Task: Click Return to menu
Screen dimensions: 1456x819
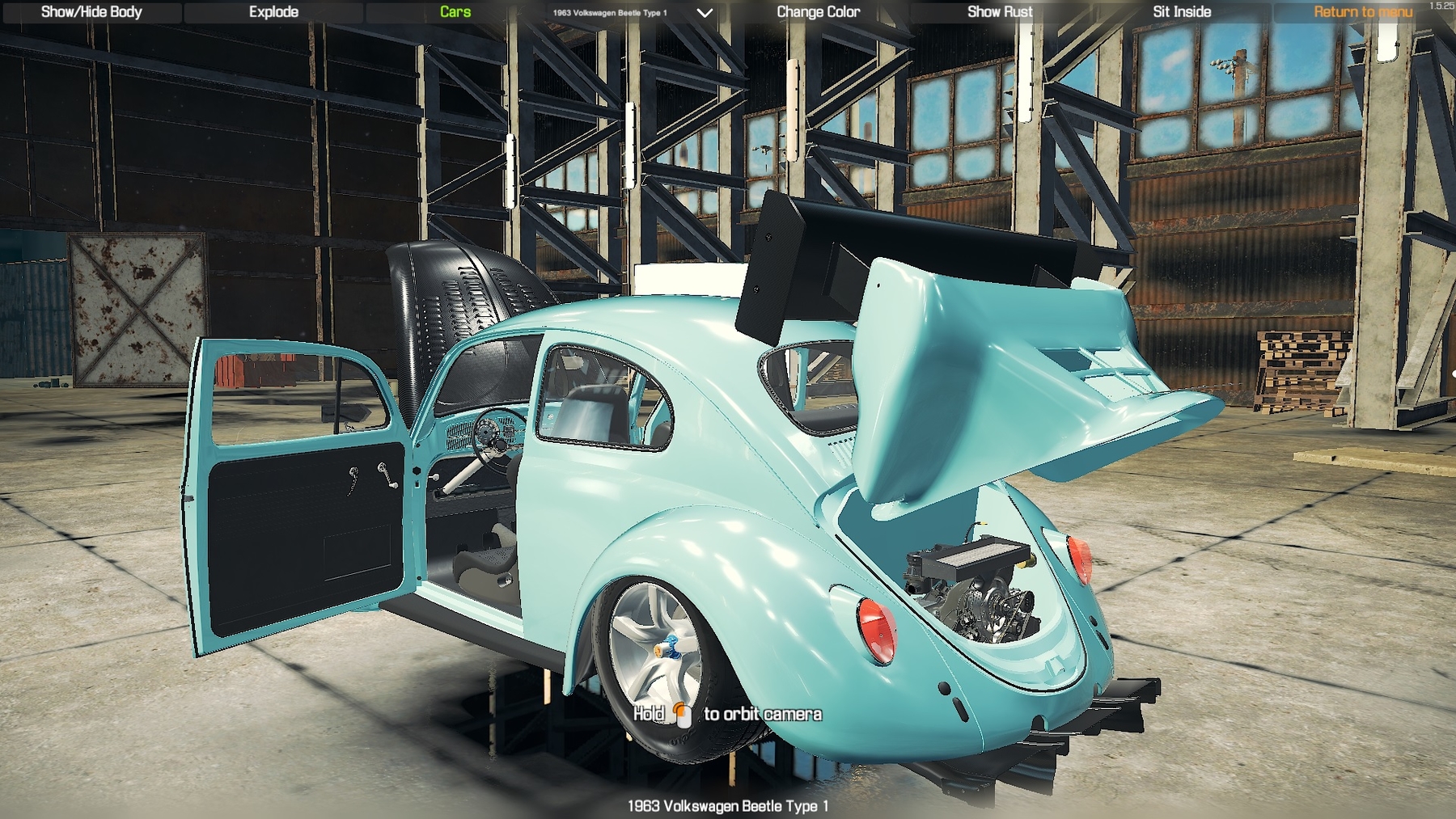Action: coord(1362,11)
